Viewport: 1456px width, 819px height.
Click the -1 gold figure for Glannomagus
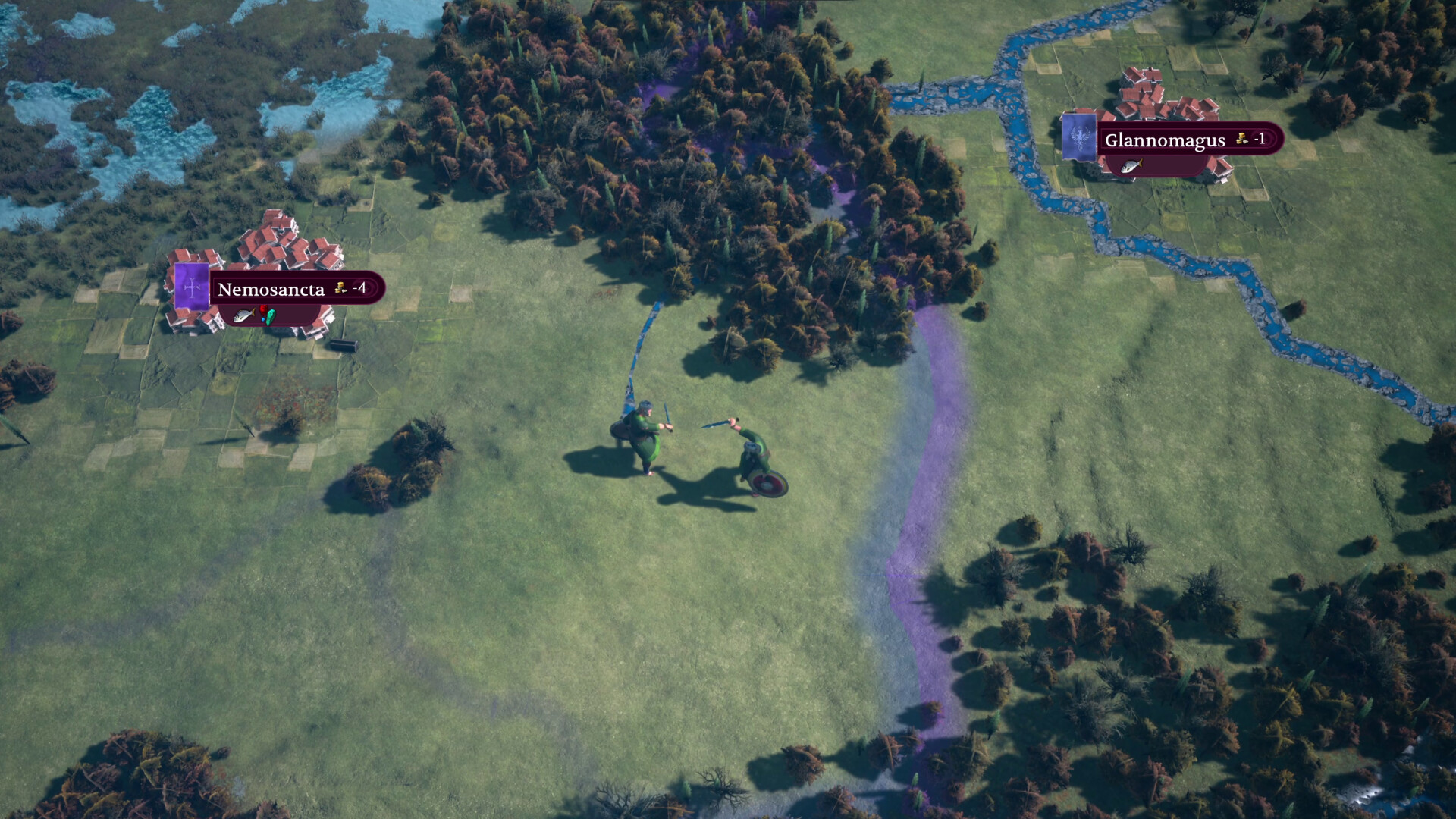(1261, 138)
